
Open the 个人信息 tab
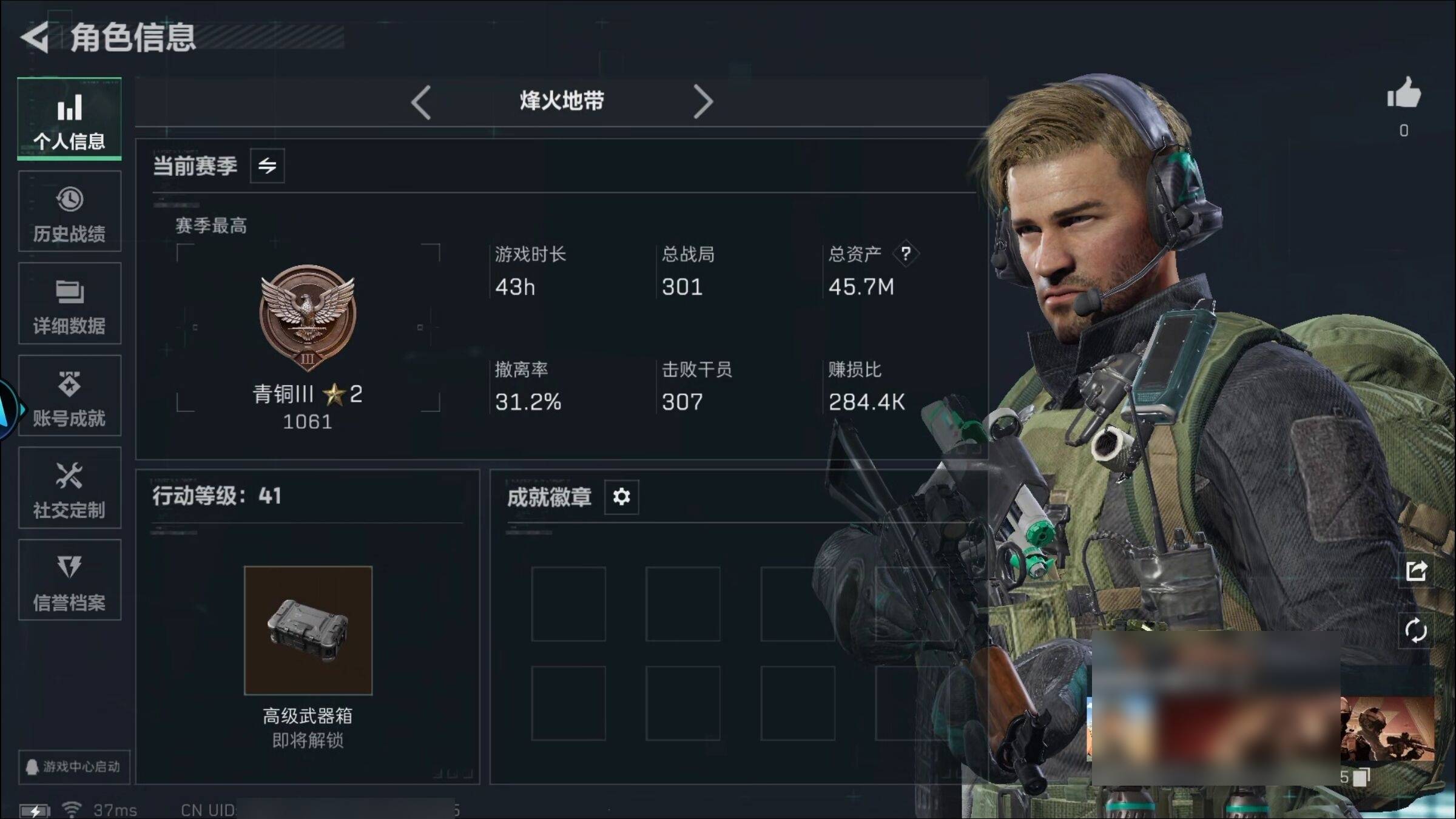(69, 120)
